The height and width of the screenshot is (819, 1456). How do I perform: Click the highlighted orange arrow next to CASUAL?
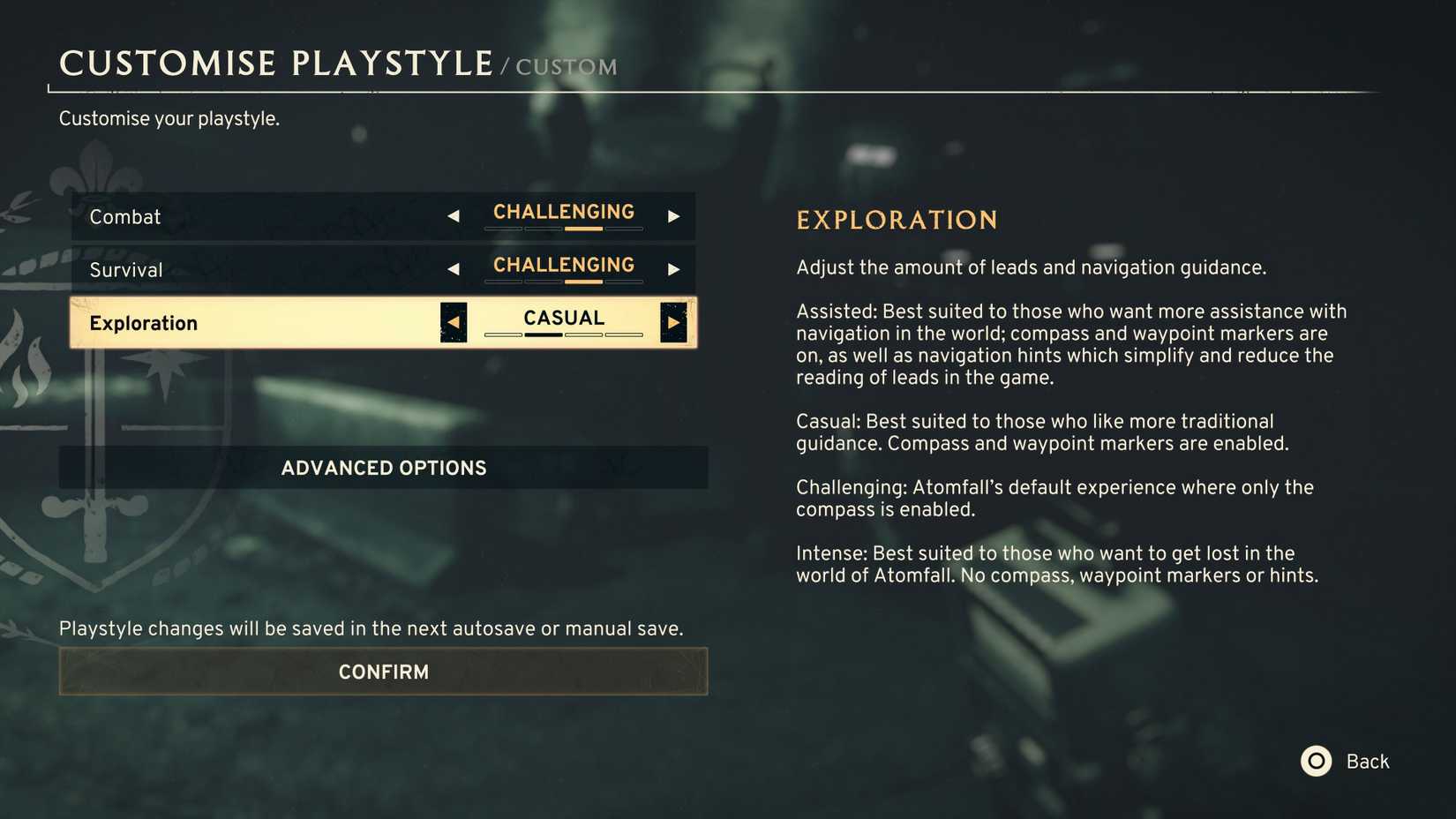pos(673,322)
